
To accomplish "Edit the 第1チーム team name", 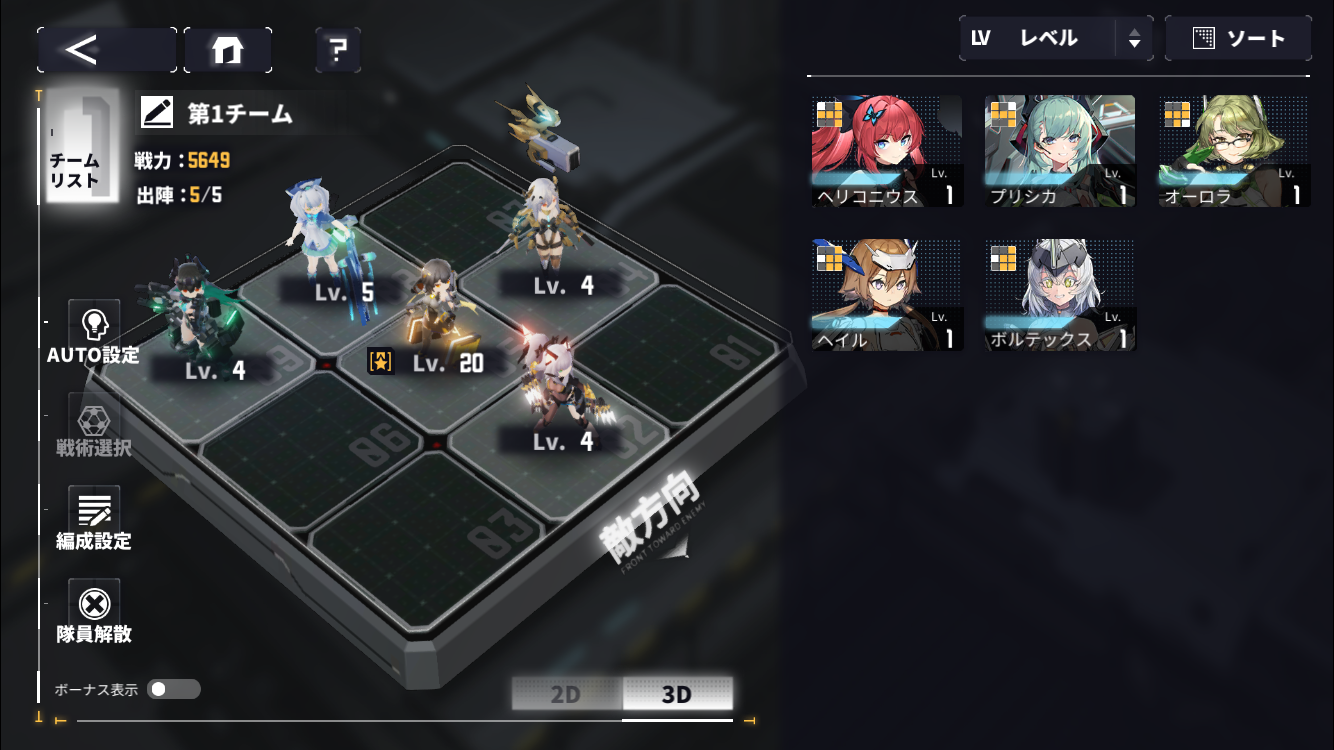I will point(157,113).
